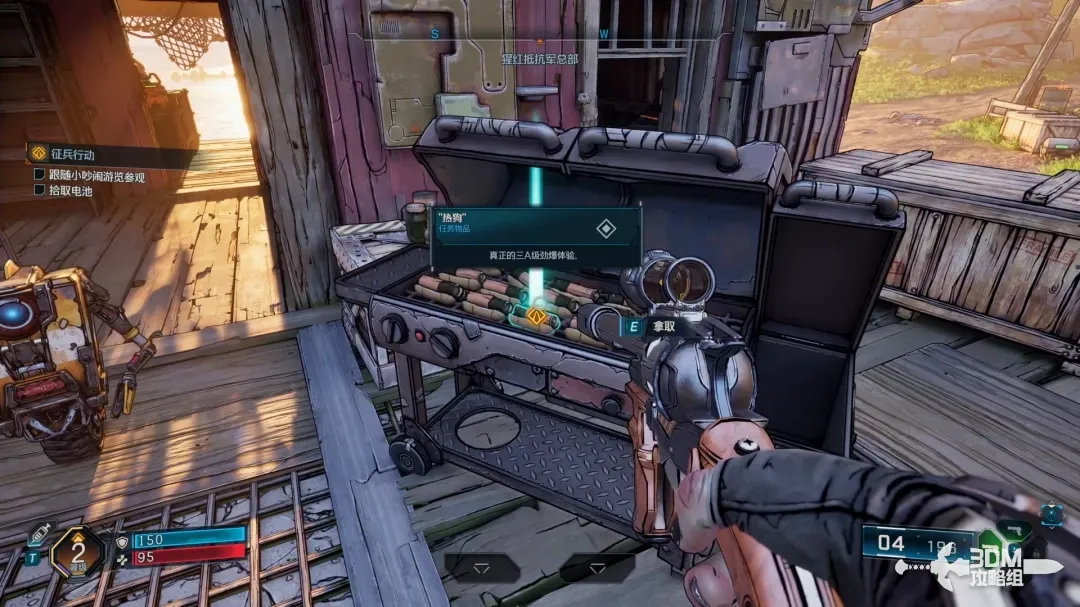Tick the 拾取电池 objective checkbox

coord(40,190)
